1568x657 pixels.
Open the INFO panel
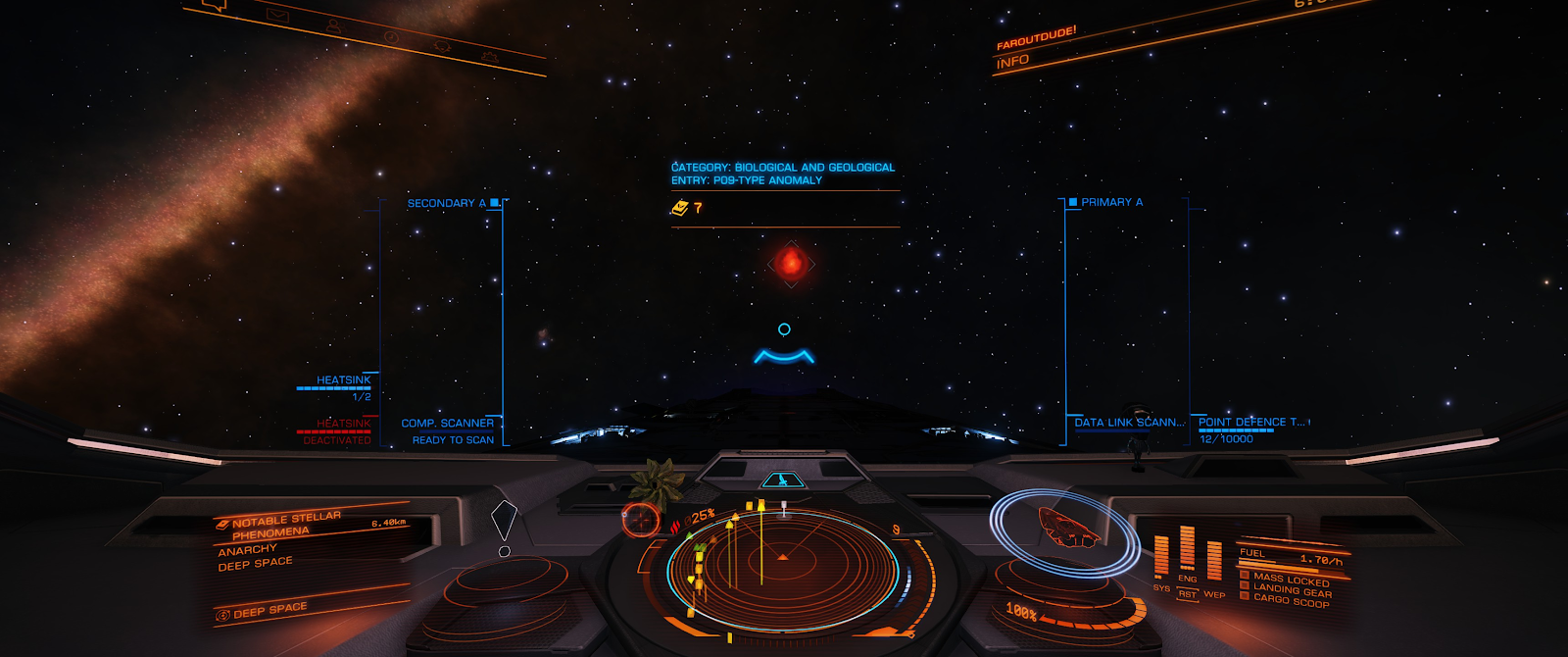point(1013,62)
